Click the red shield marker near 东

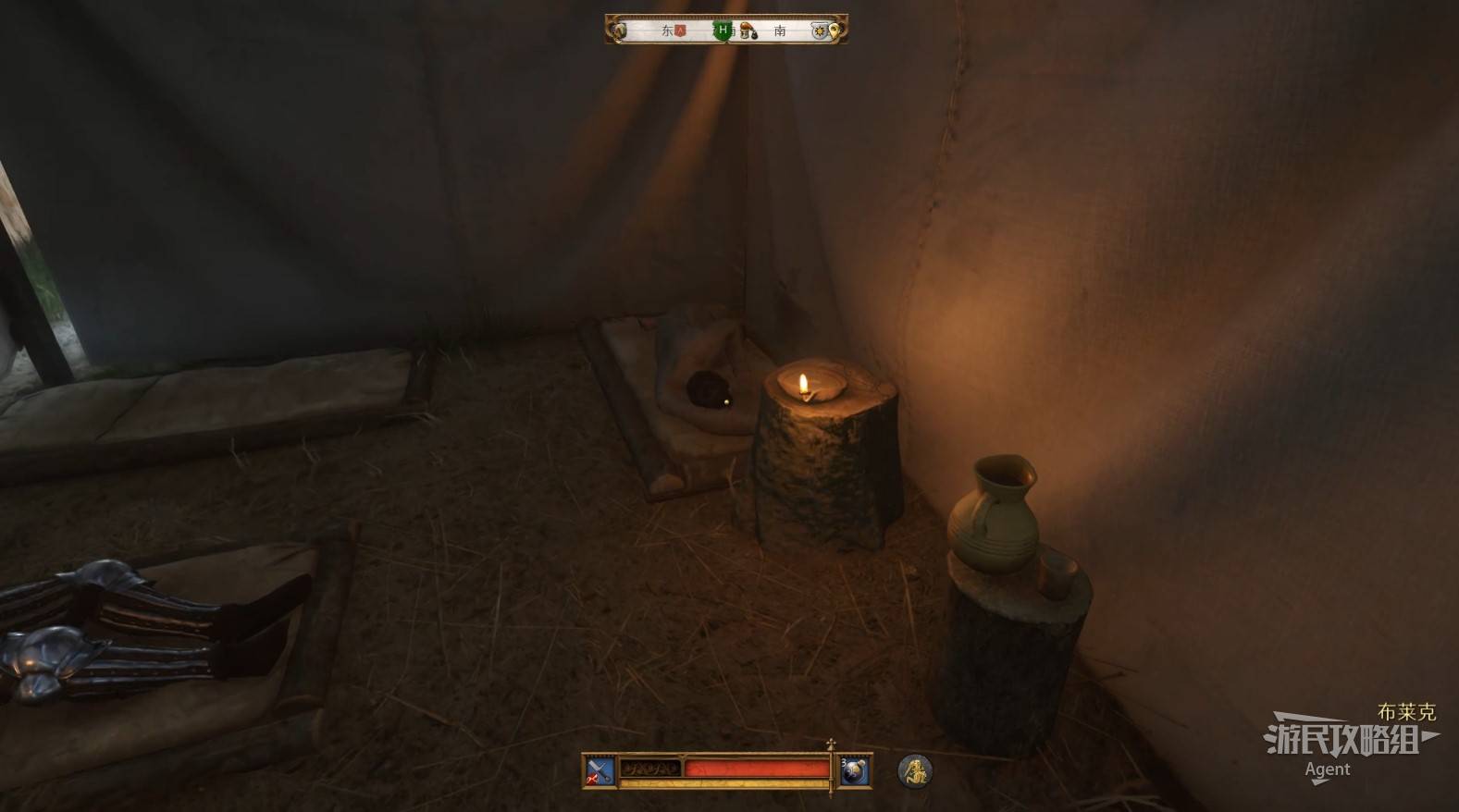680,31
